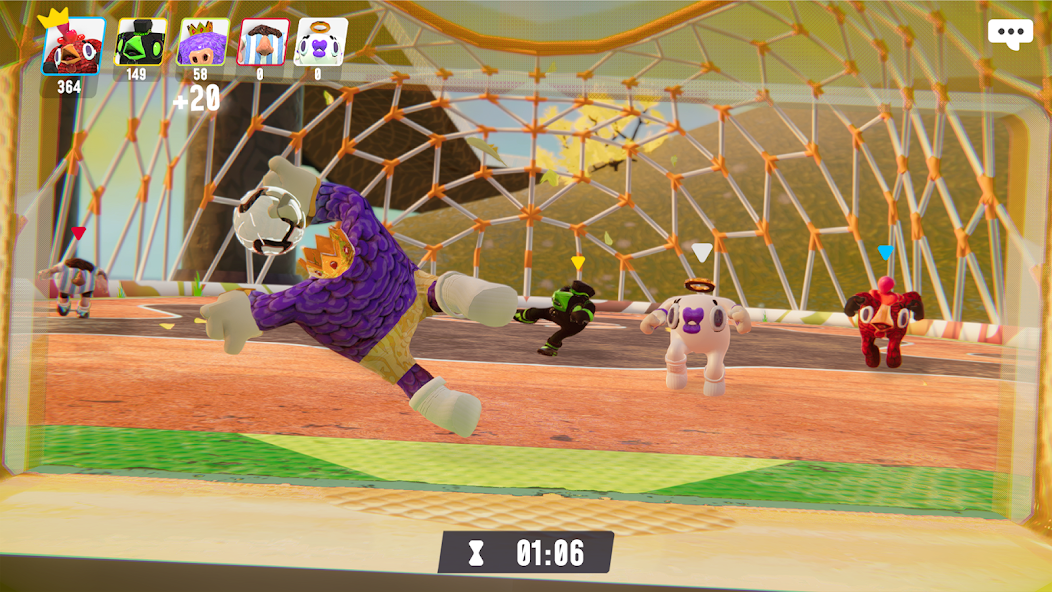
Task: Open the chat speech bubble
Action: (x=1010, y=34)
